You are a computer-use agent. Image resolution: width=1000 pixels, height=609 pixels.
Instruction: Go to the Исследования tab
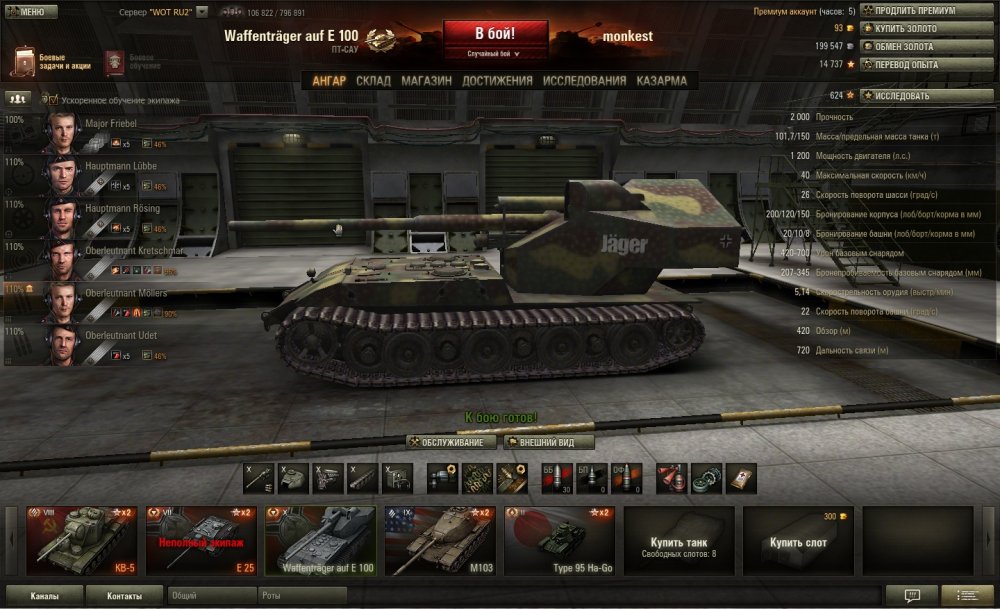coord(584,81)
